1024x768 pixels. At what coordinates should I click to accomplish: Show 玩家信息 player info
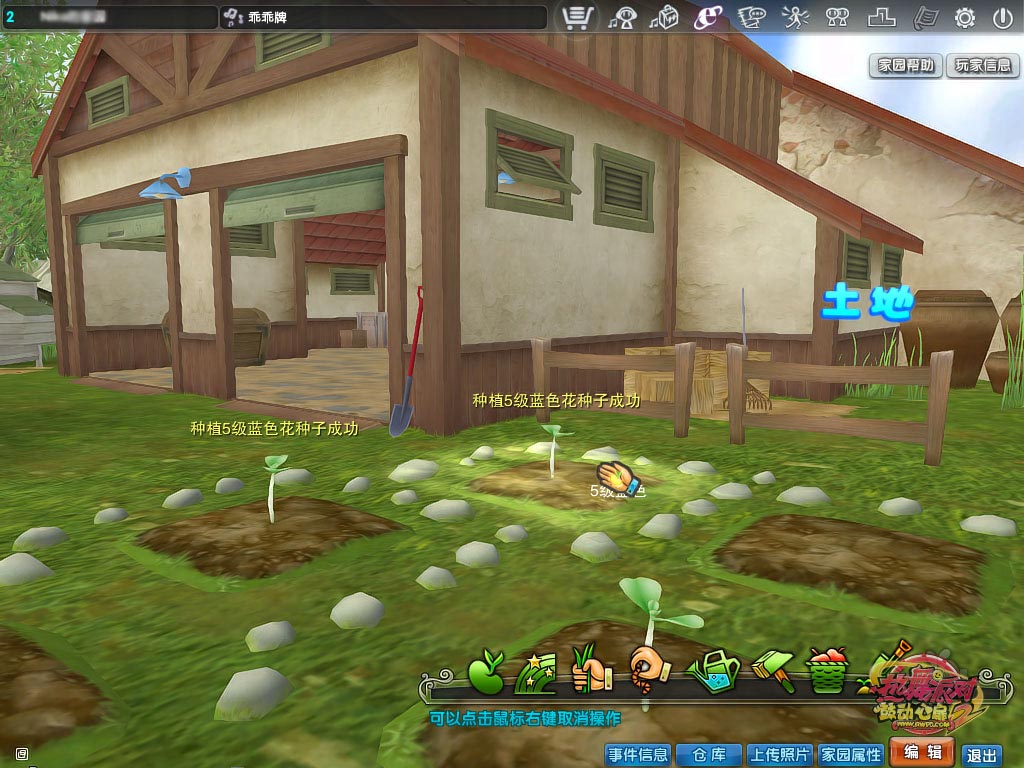982,65
